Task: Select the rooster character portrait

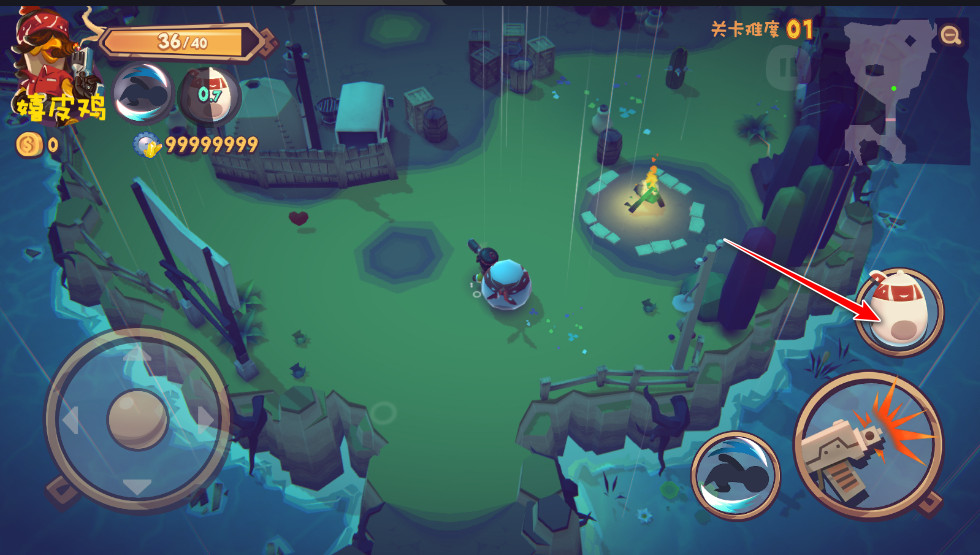Action: 47,62
